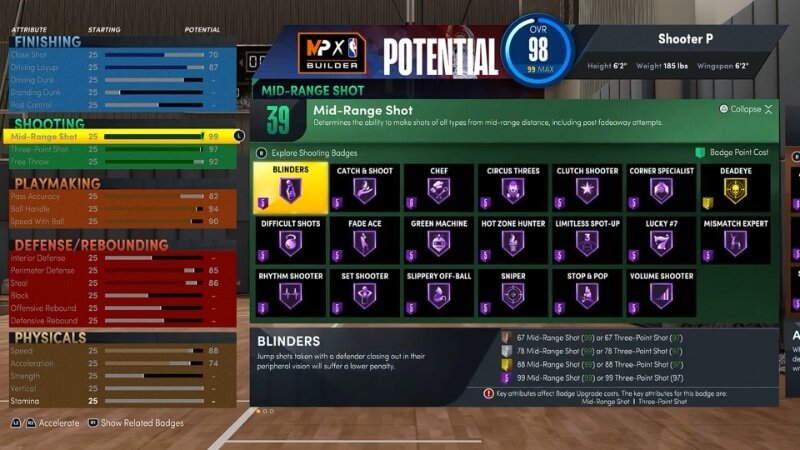Select the Mismatch Expert badge
The height and width of the screenshot is (450, 800).
[735, 240]
